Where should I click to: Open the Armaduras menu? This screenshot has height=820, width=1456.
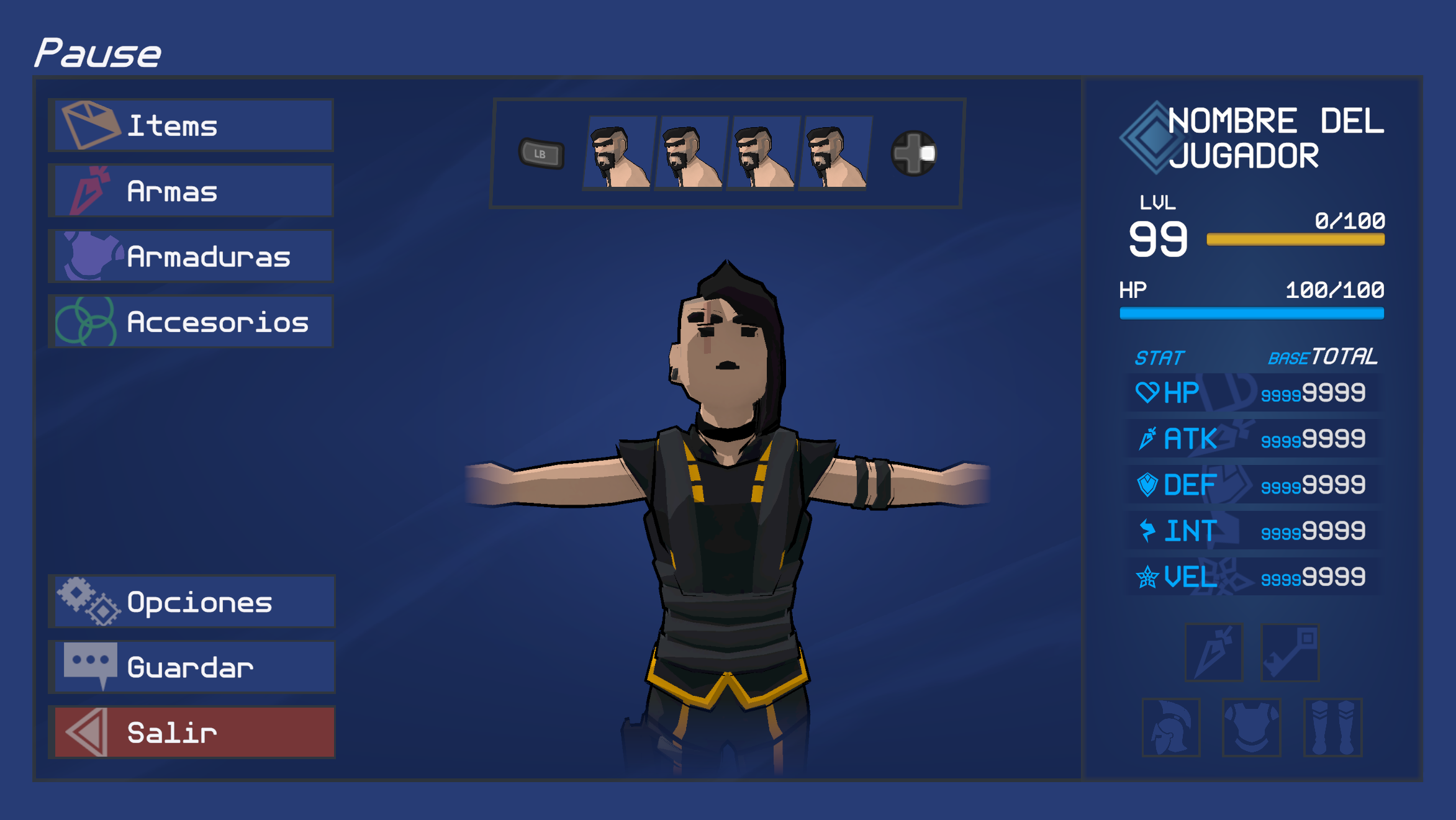pyautogui.click(x=191, y=256)
